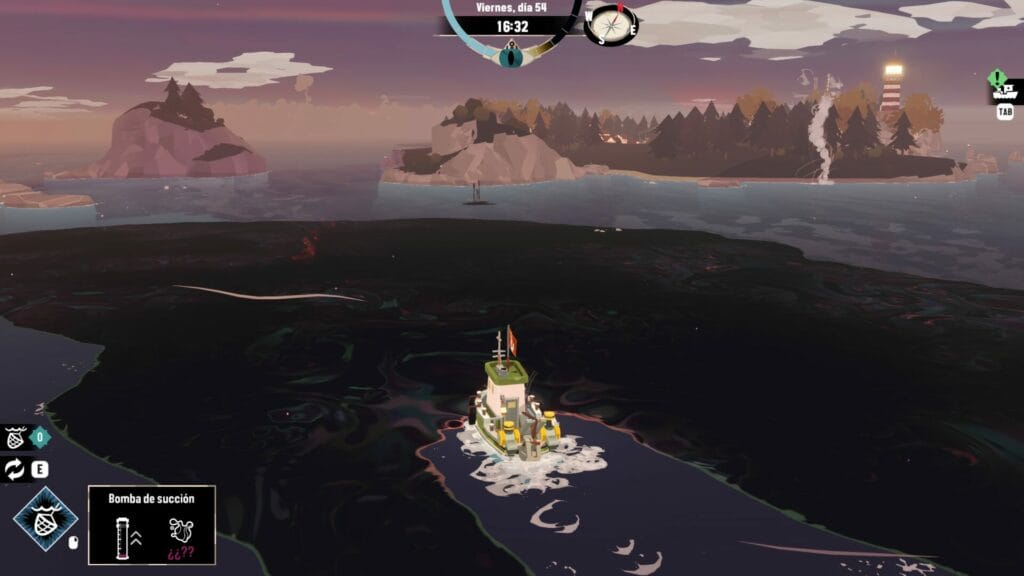Activate the diamond suction pump ability icon
1024x576 pixels.
44,520
